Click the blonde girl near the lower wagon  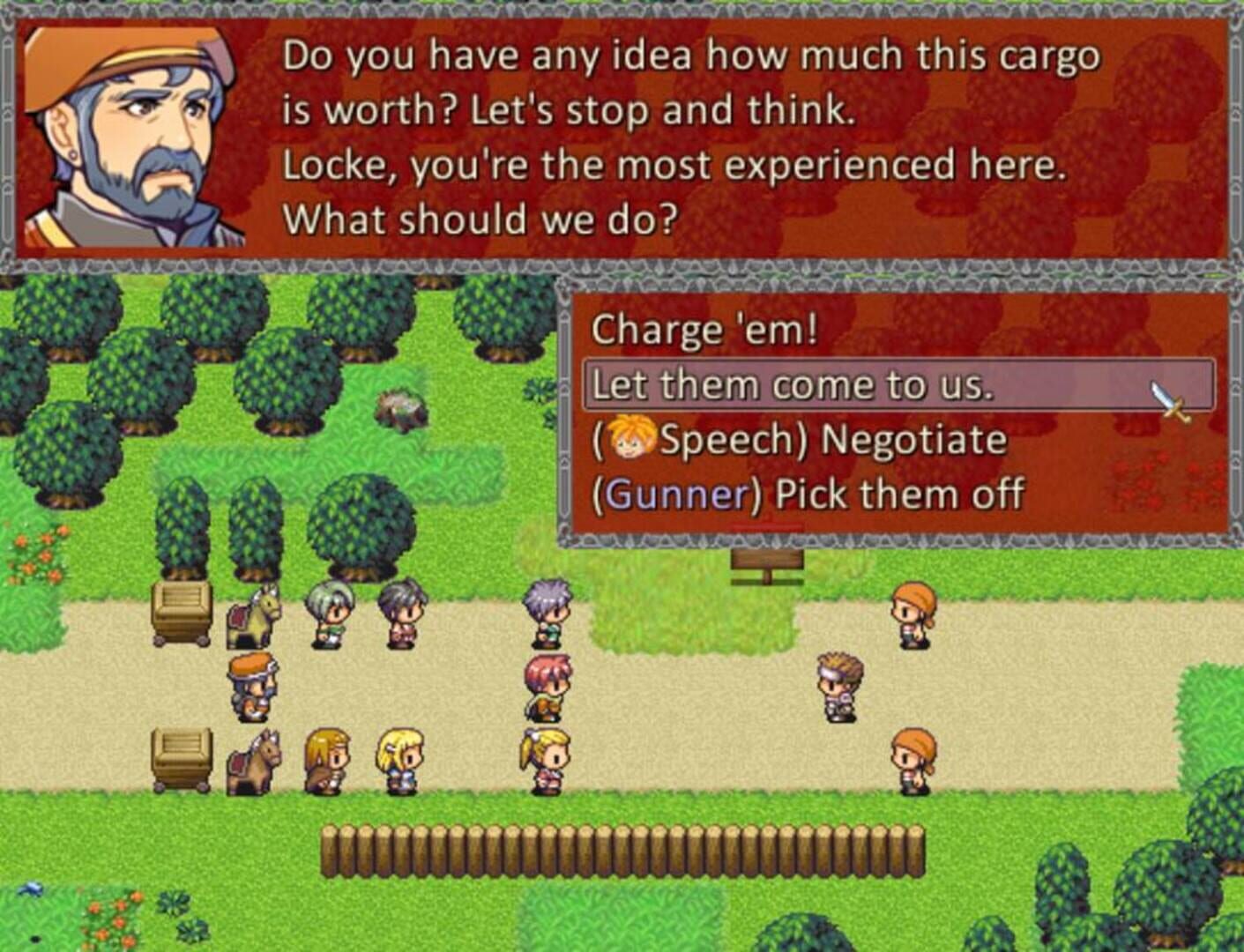(399, 758)
